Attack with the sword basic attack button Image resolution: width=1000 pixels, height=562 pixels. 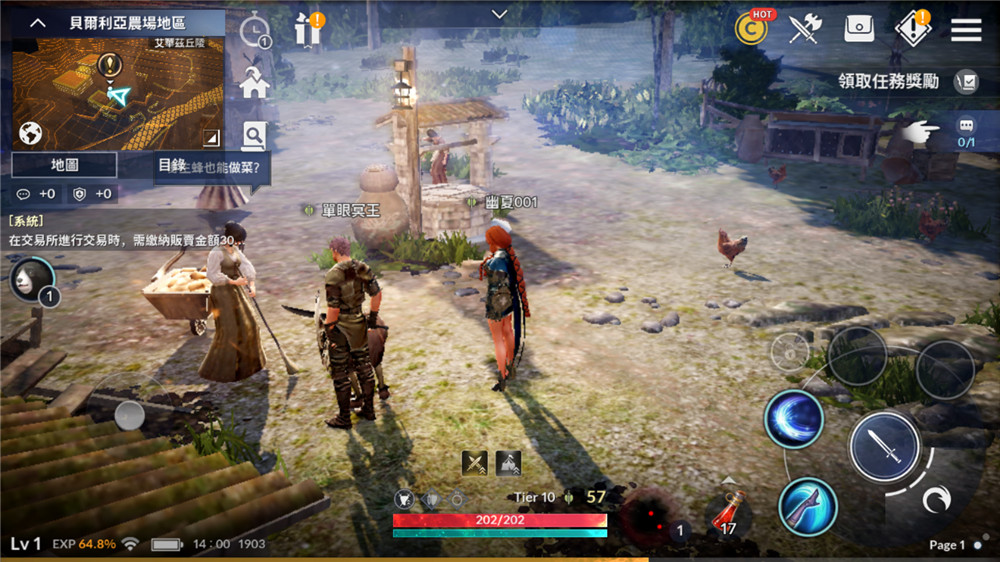pyautogui.click(x=884, y=447)
